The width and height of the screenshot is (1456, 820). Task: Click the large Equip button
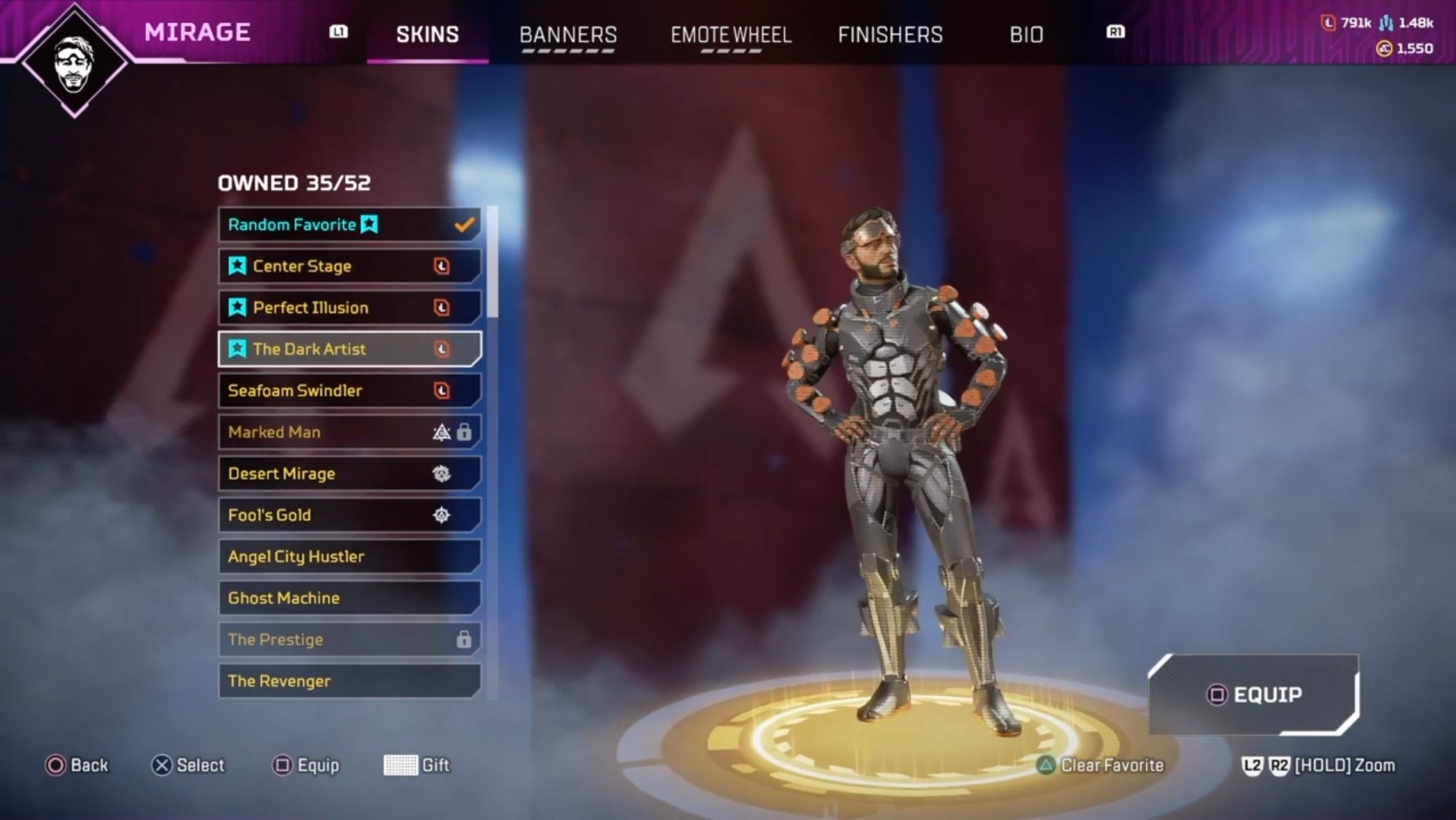point(1254,695)
